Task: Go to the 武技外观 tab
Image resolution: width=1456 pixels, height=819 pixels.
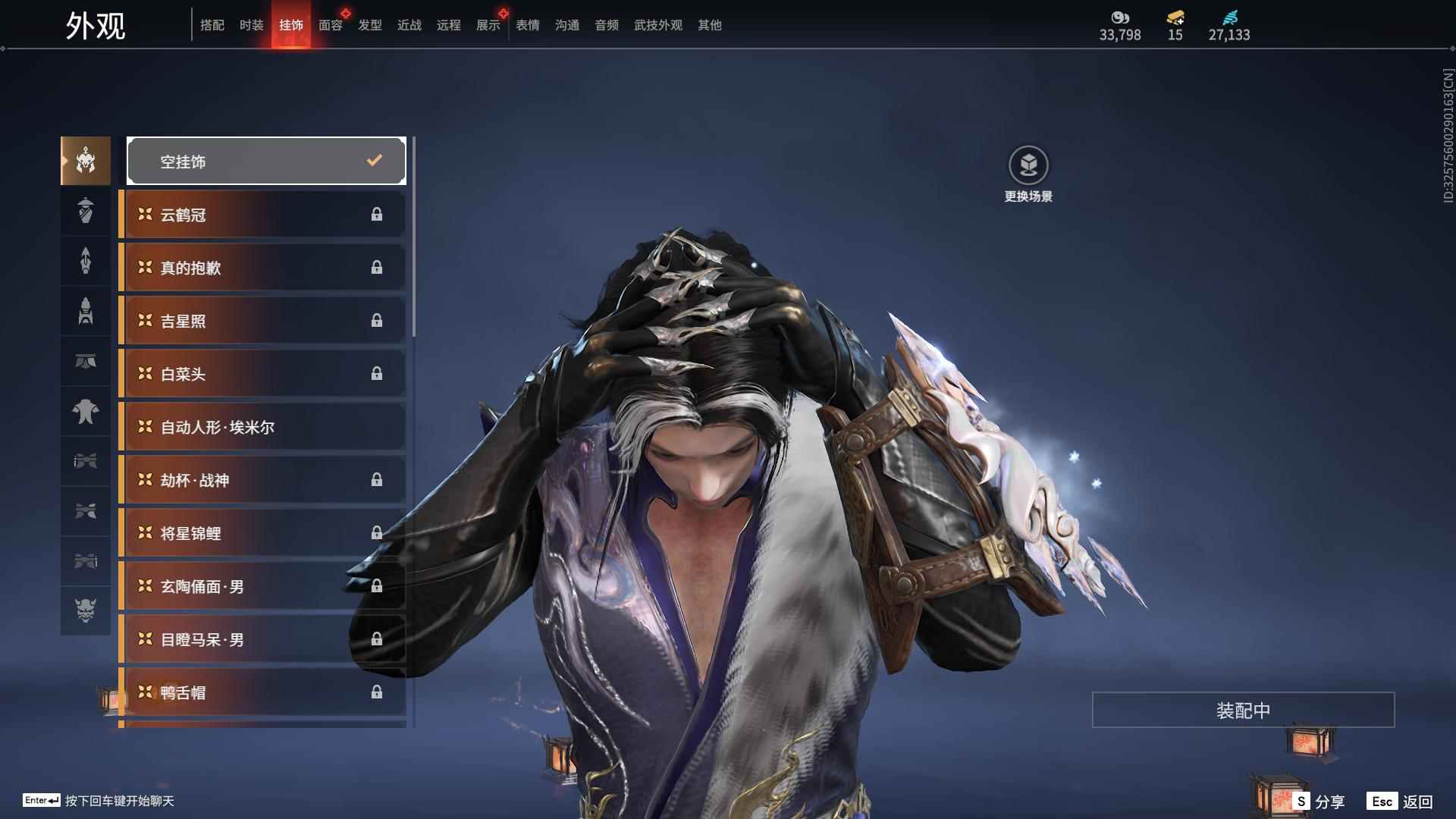Action: (657, 25)
